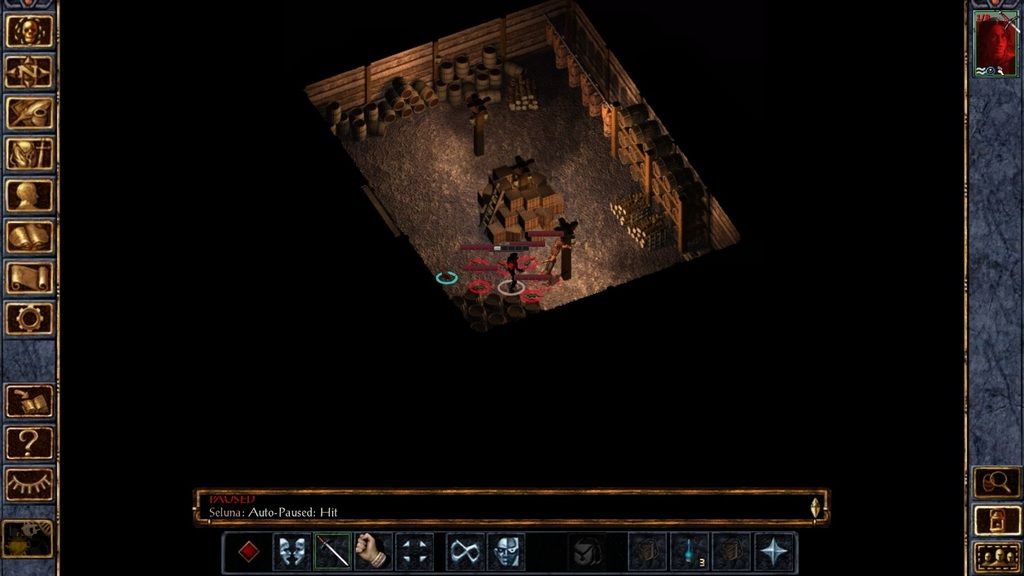Toggle the padlock AI button
Image resolution: width=1024 pixels, height=576 pixels.
(x=996, y=519)
